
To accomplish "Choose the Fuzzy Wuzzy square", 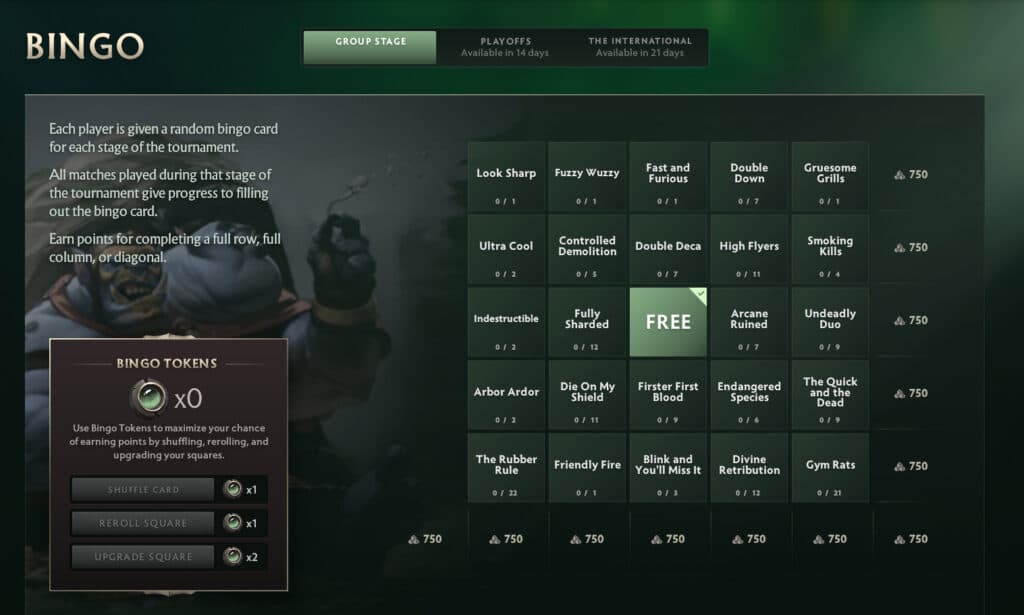I will pyautogui.click(x=587, y=176).
